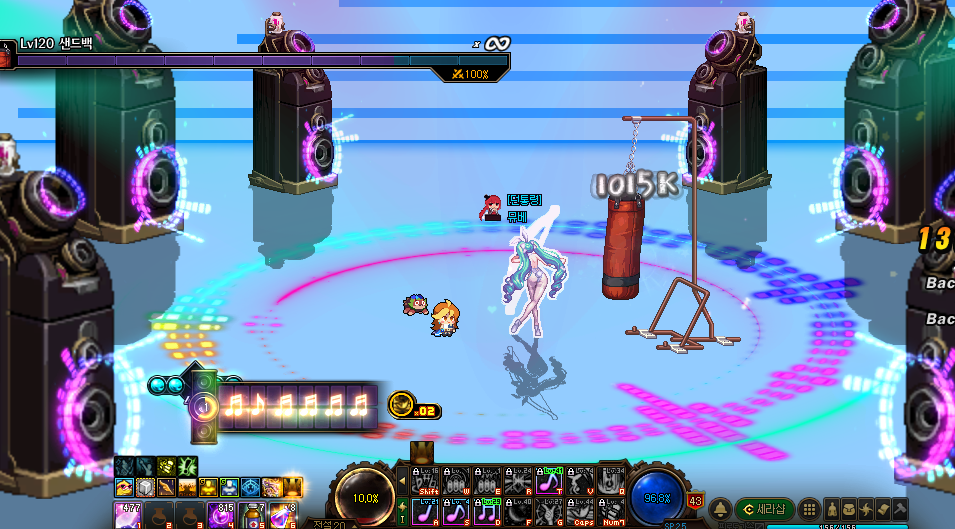Open the 세라샵 cash shop
This screenshot has height=529, width=955.
tap(766, 509)
